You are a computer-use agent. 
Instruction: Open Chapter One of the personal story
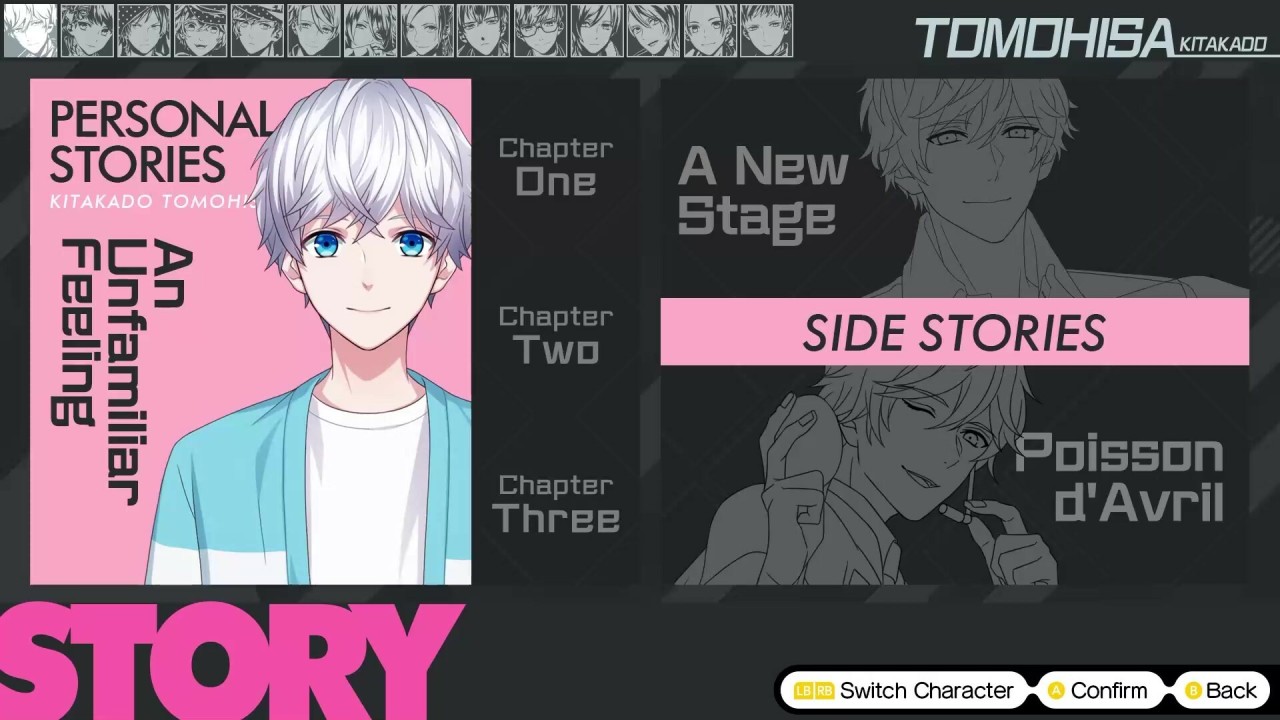pyautogui.click(x=556, y=165)
